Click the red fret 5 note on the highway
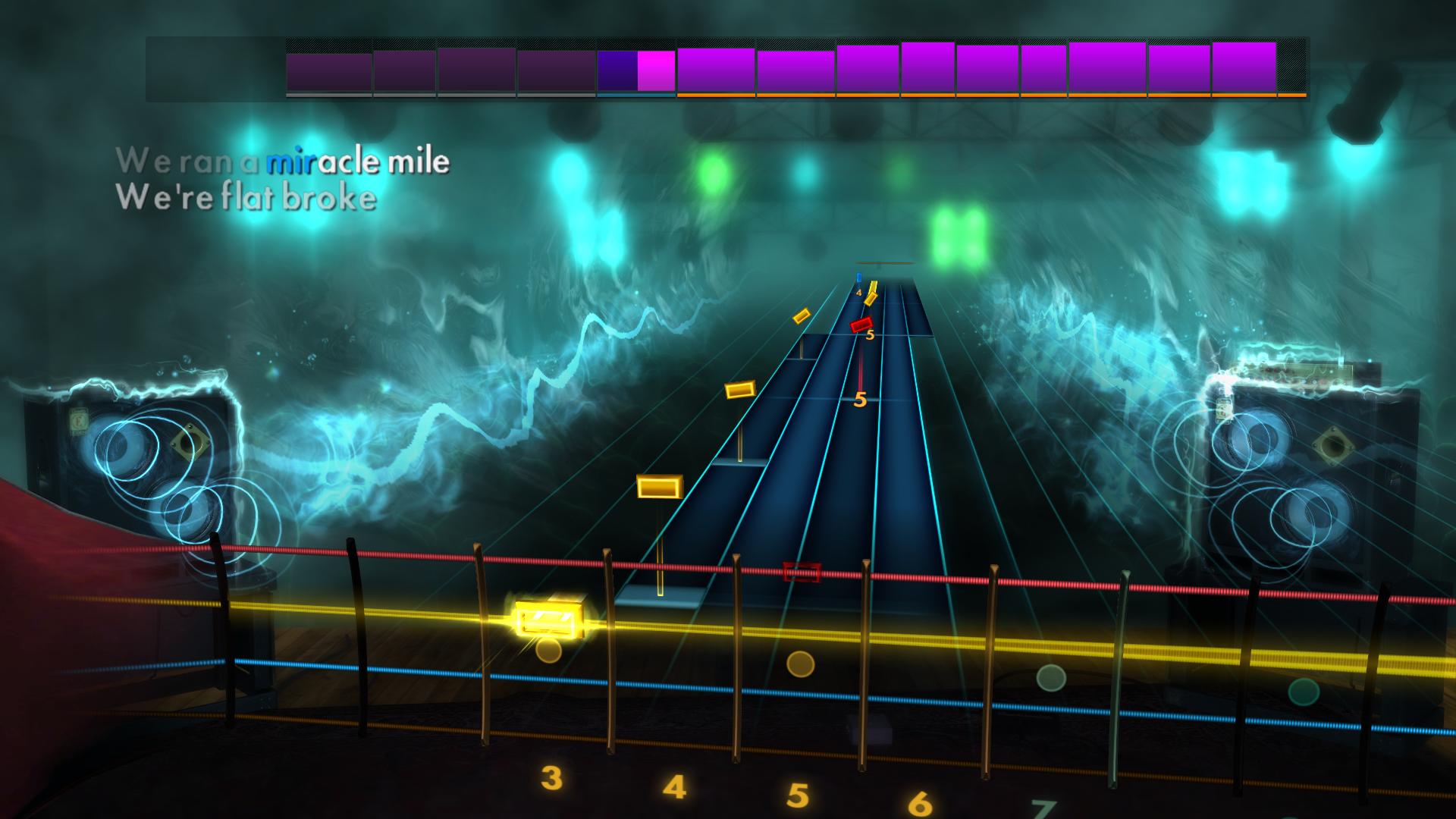Viewport: 1456px width, 819px height. tap(862, 323)
